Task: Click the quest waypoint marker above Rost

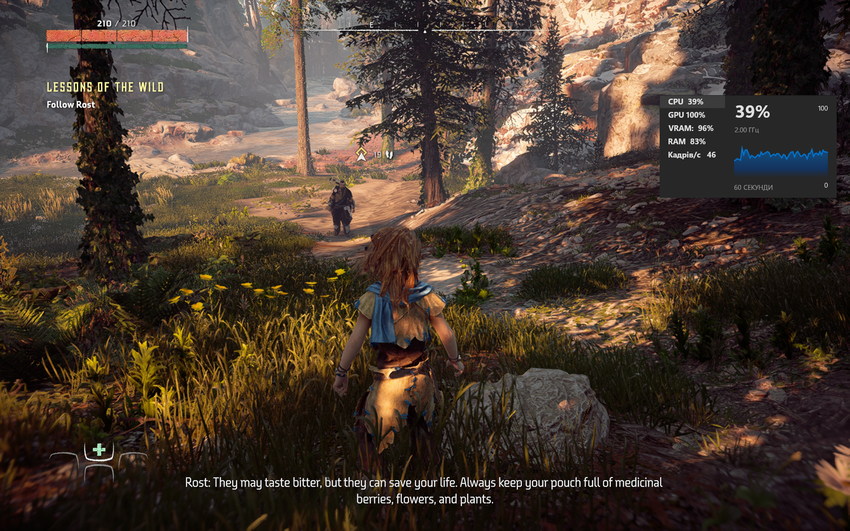Action: click(361, 156)
